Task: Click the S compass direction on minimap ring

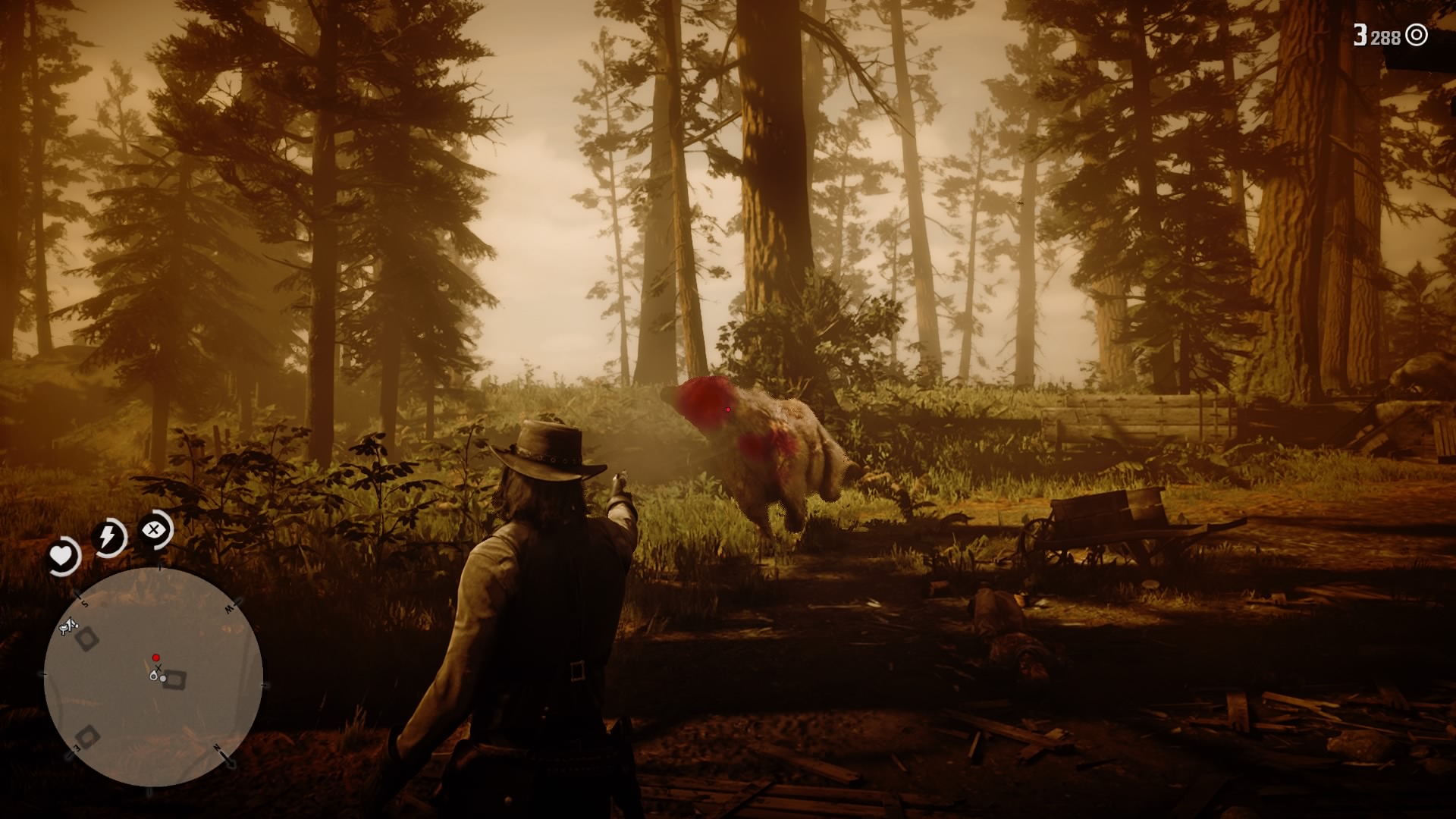Action: click(84, 603)
